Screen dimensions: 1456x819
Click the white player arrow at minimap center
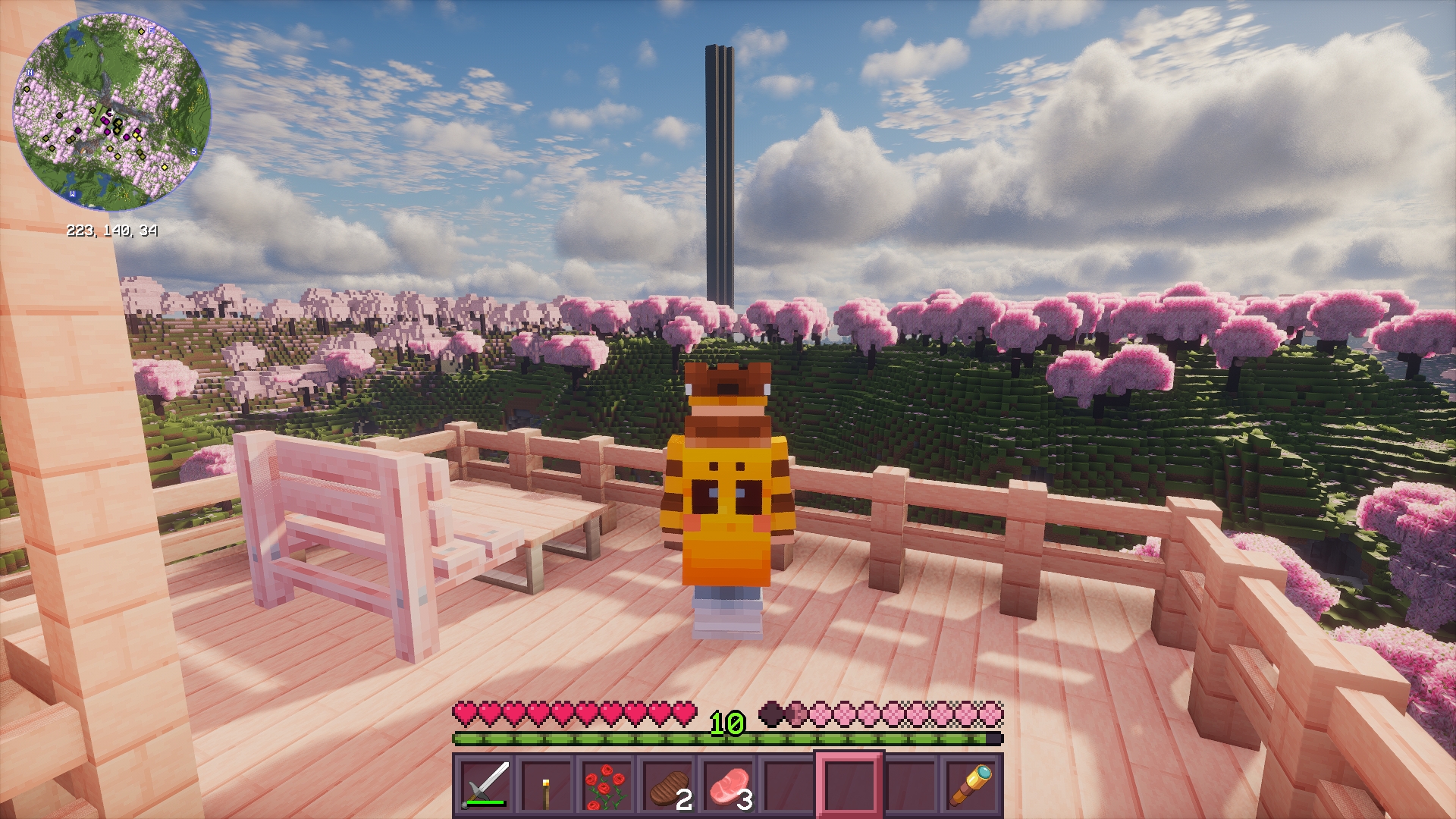point(111,112)
